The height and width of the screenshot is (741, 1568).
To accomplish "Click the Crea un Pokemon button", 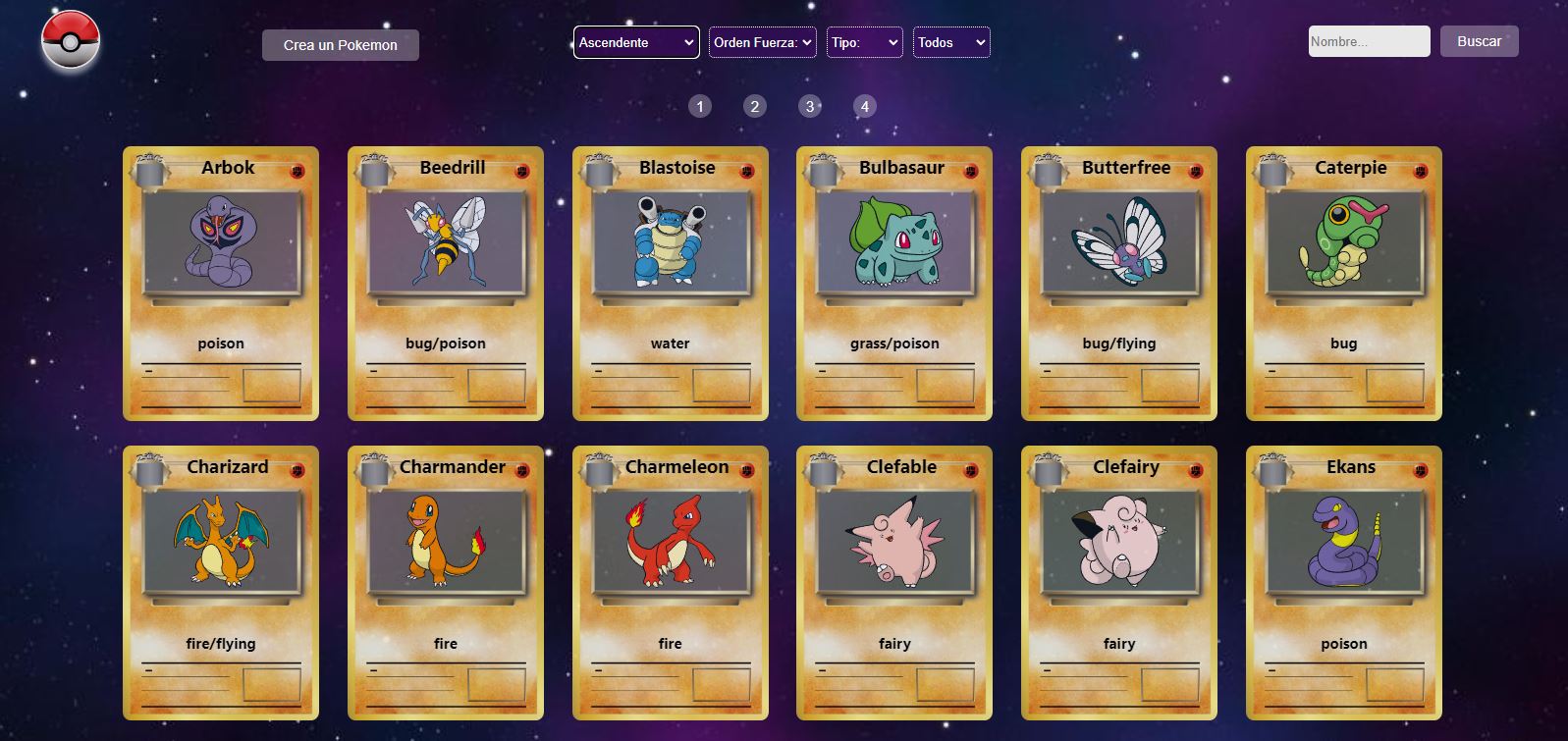I will point(341,44).
